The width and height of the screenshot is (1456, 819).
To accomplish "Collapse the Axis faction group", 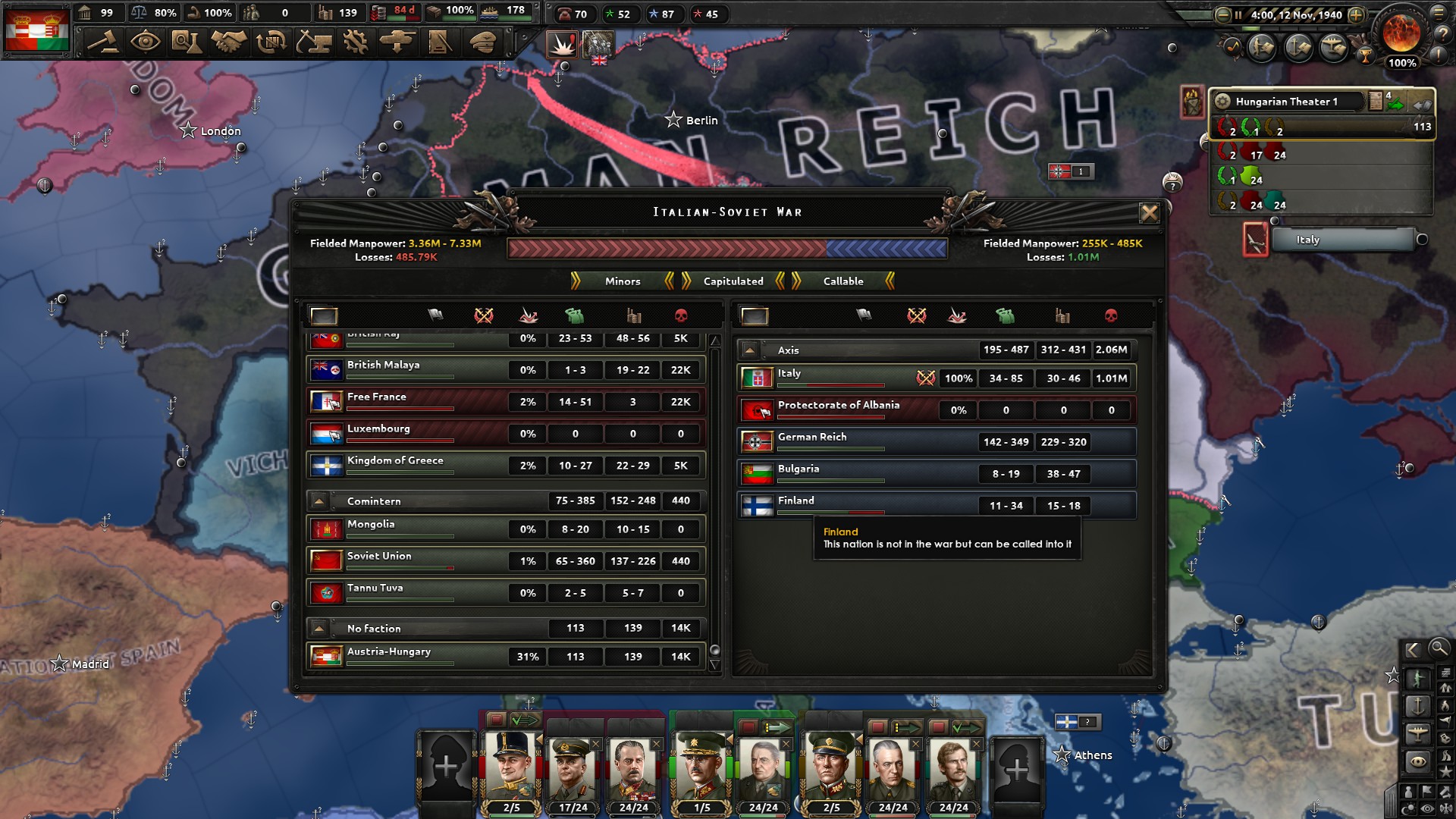I will [751, 350].
